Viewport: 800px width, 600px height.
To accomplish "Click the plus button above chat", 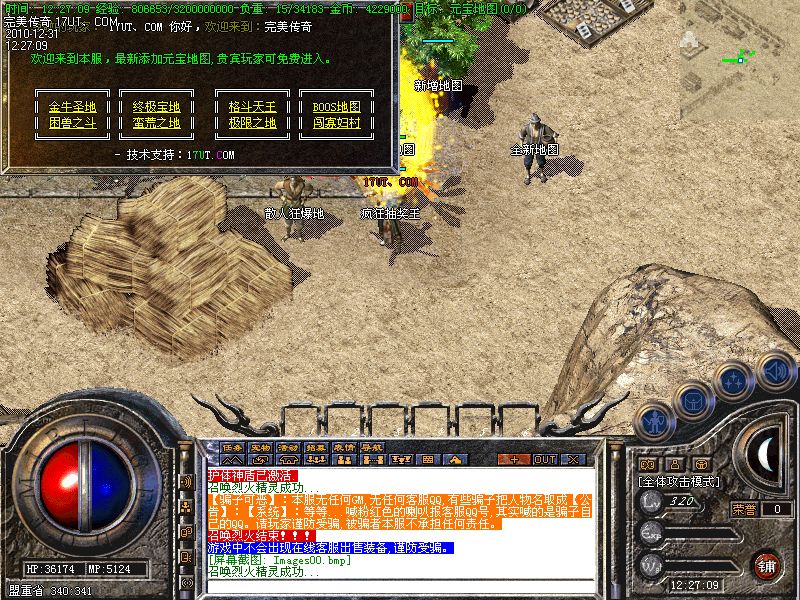I will (514, 459).
